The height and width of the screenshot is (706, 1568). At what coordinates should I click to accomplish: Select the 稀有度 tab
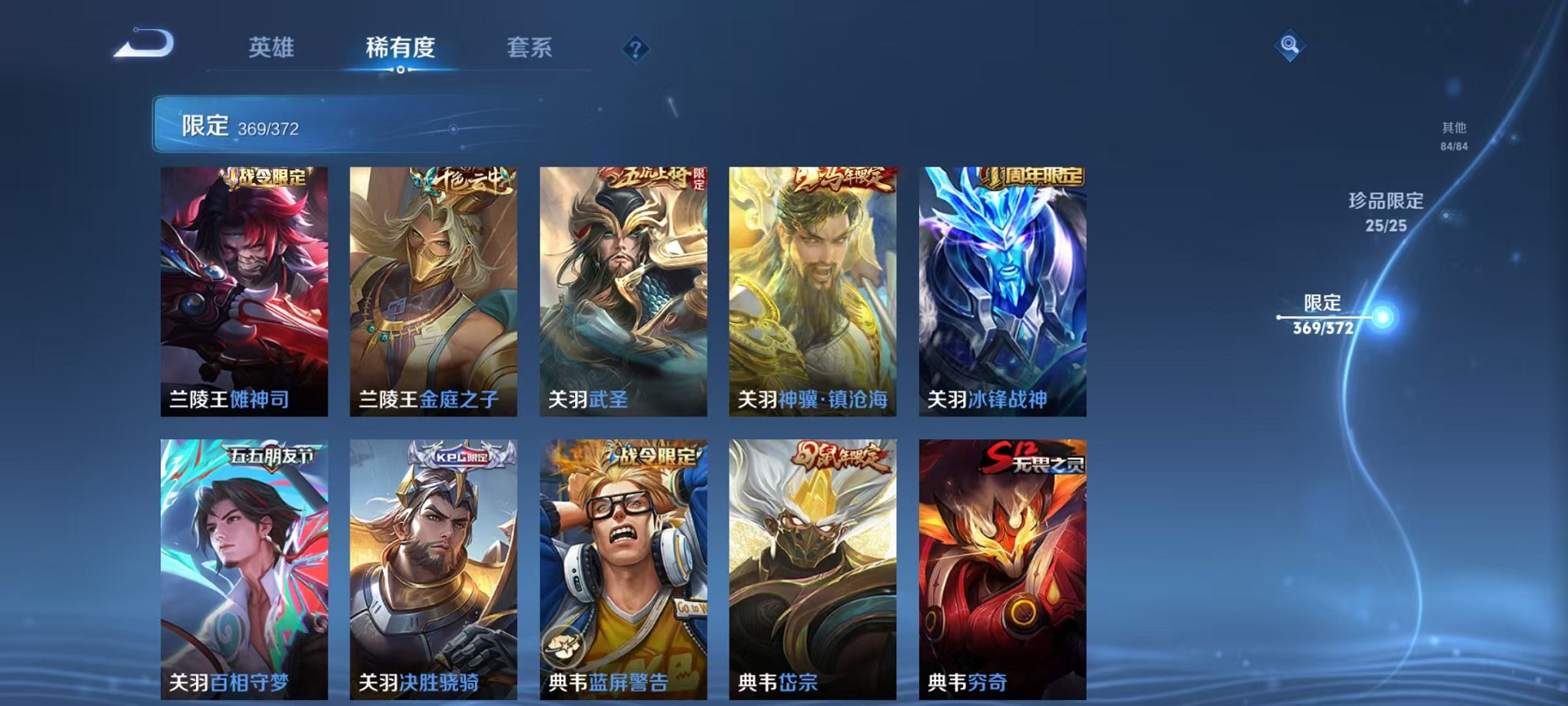[x=400, y=48]
